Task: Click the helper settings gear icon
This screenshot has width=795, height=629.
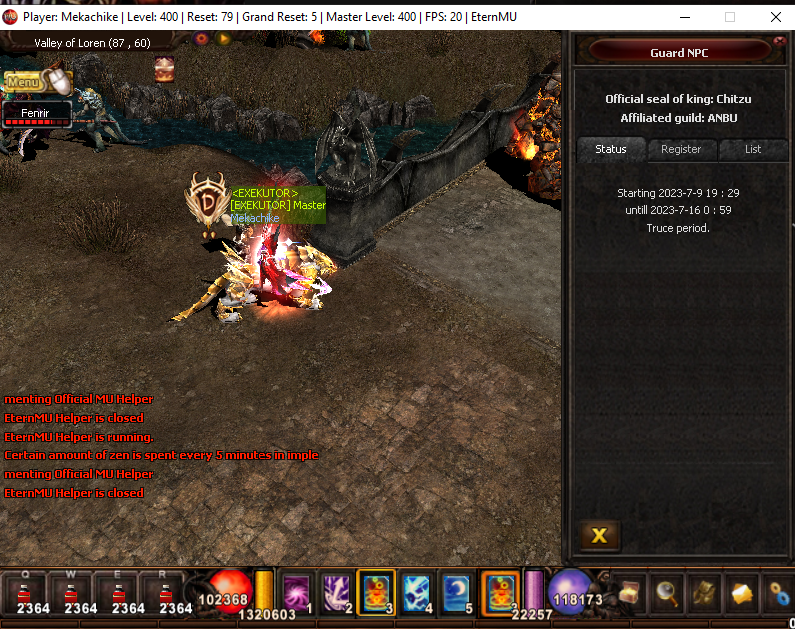Action: (202, 39)
